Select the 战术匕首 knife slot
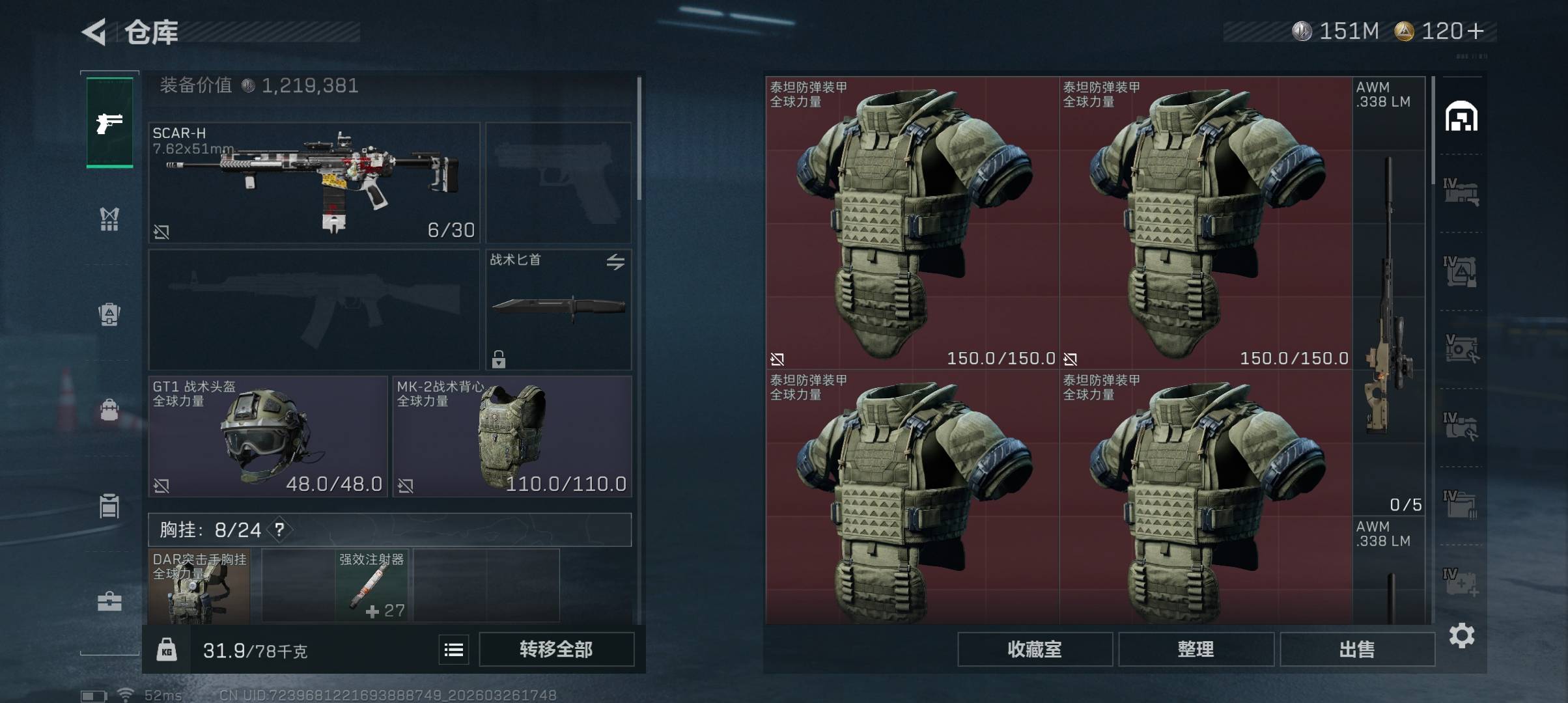Viewport: 1568px width, 703px height. [558, 309]
